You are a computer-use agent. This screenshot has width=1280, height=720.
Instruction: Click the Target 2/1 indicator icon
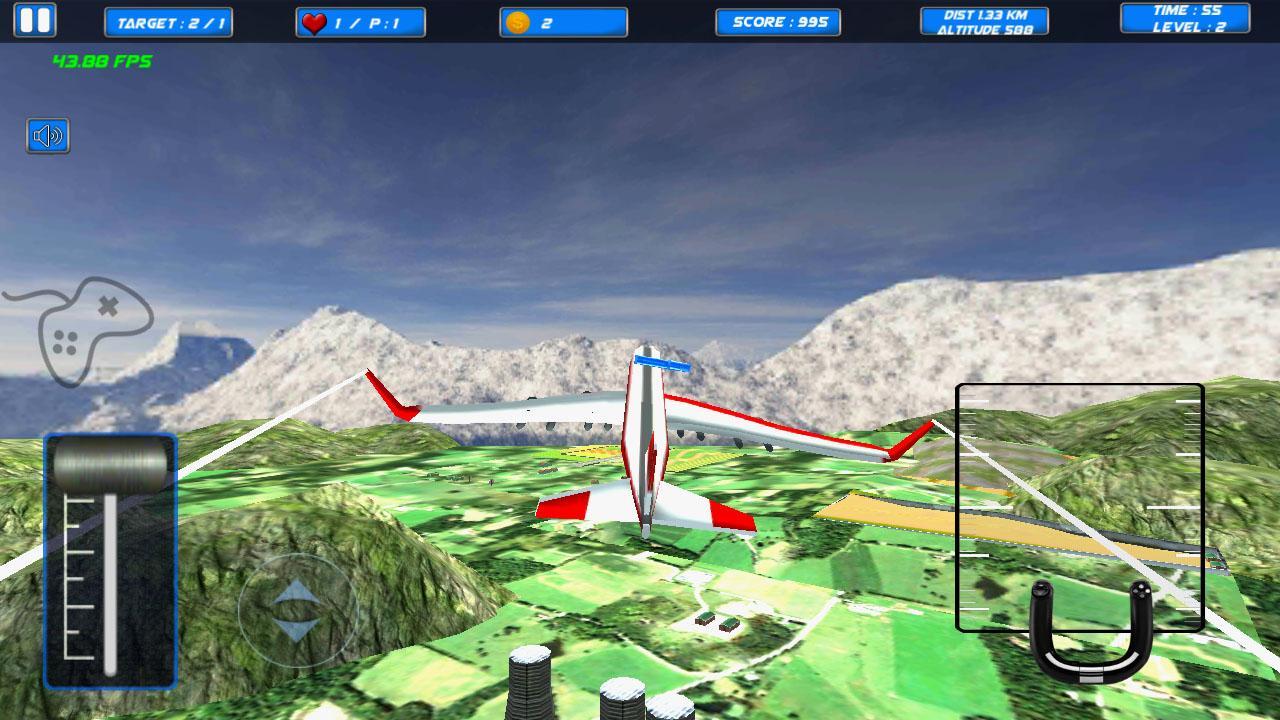tap(168, 20)
